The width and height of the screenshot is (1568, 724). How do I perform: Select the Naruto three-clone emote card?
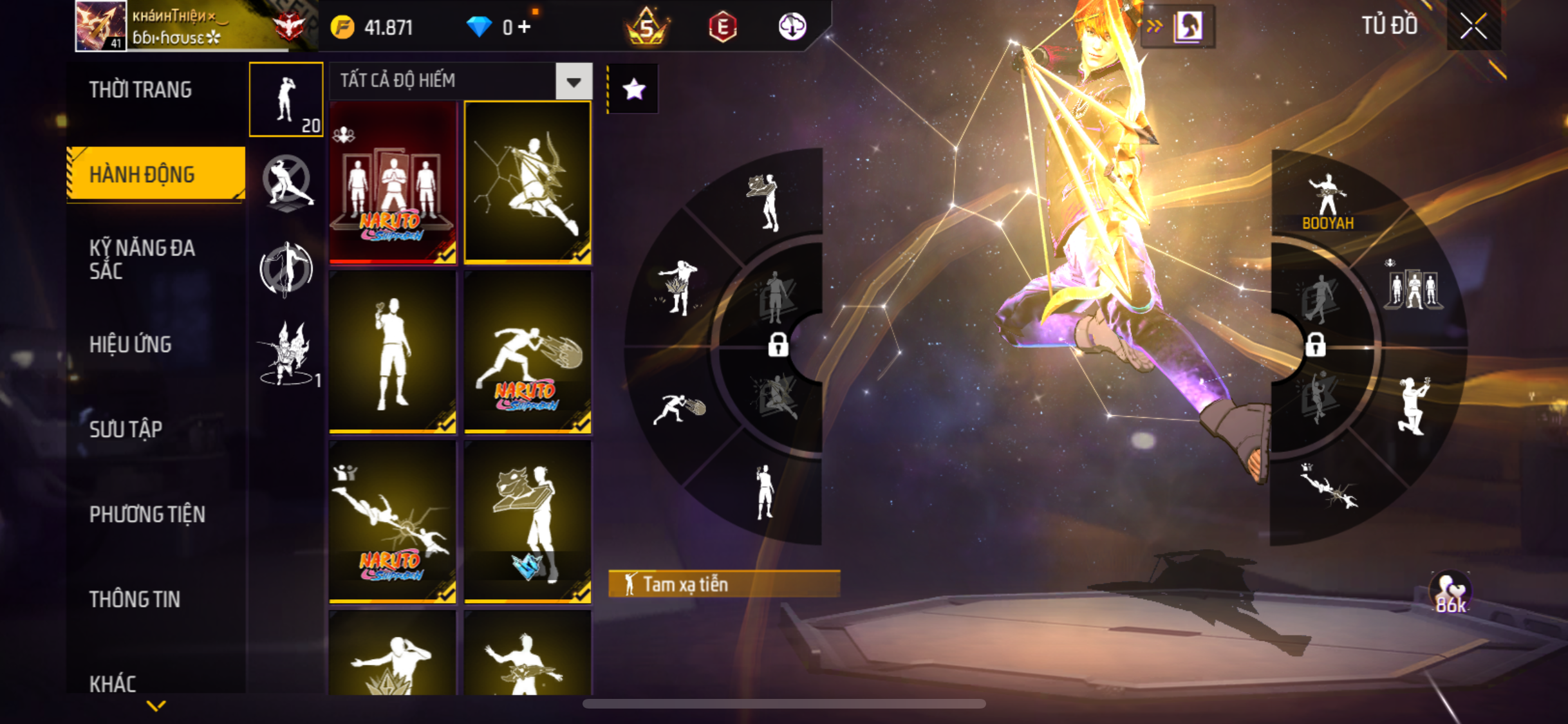pyautogui.click(x=393, y=183)
